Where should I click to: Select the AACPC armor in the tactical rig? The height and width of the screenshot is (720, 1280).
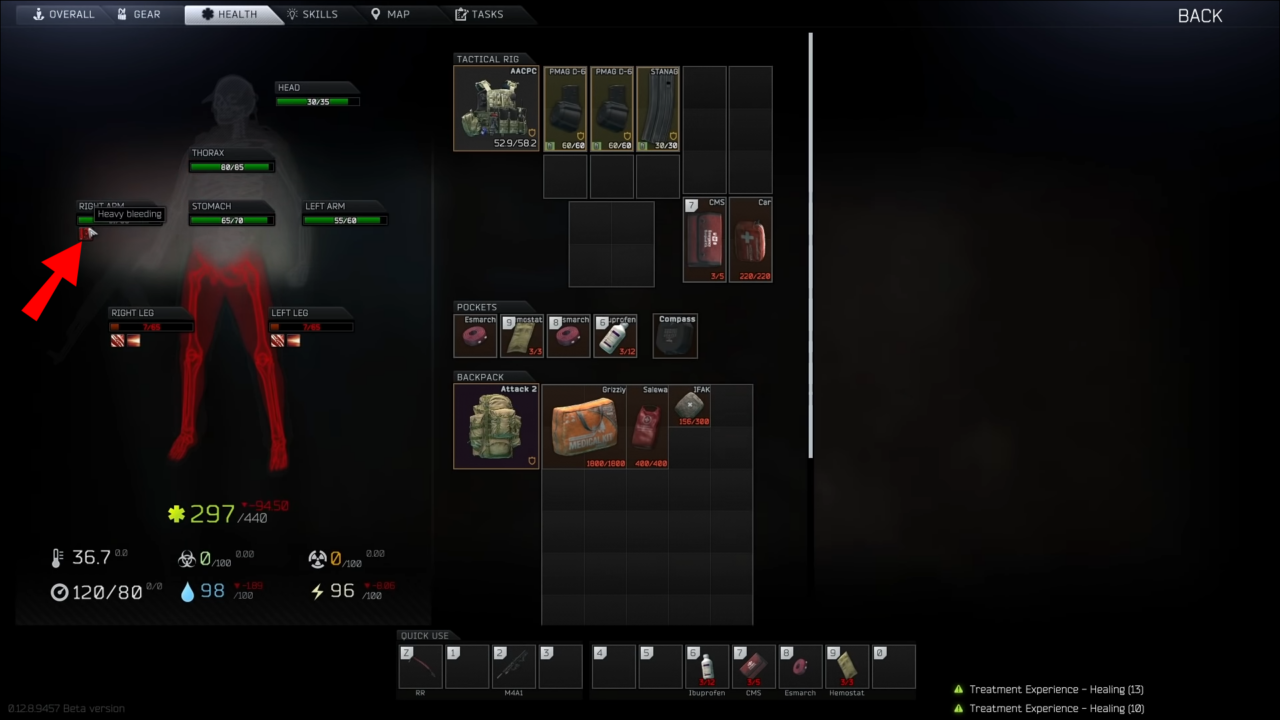tap(496, 108)
